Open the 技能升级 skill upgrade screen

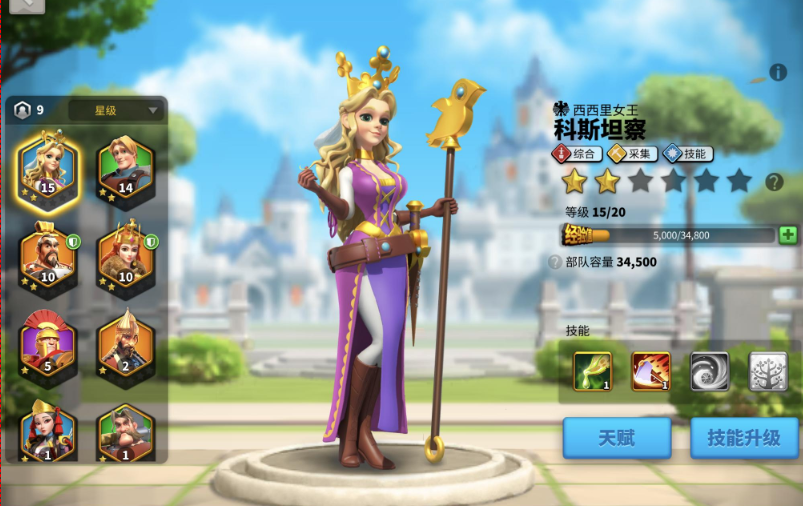tap(744, 438)
